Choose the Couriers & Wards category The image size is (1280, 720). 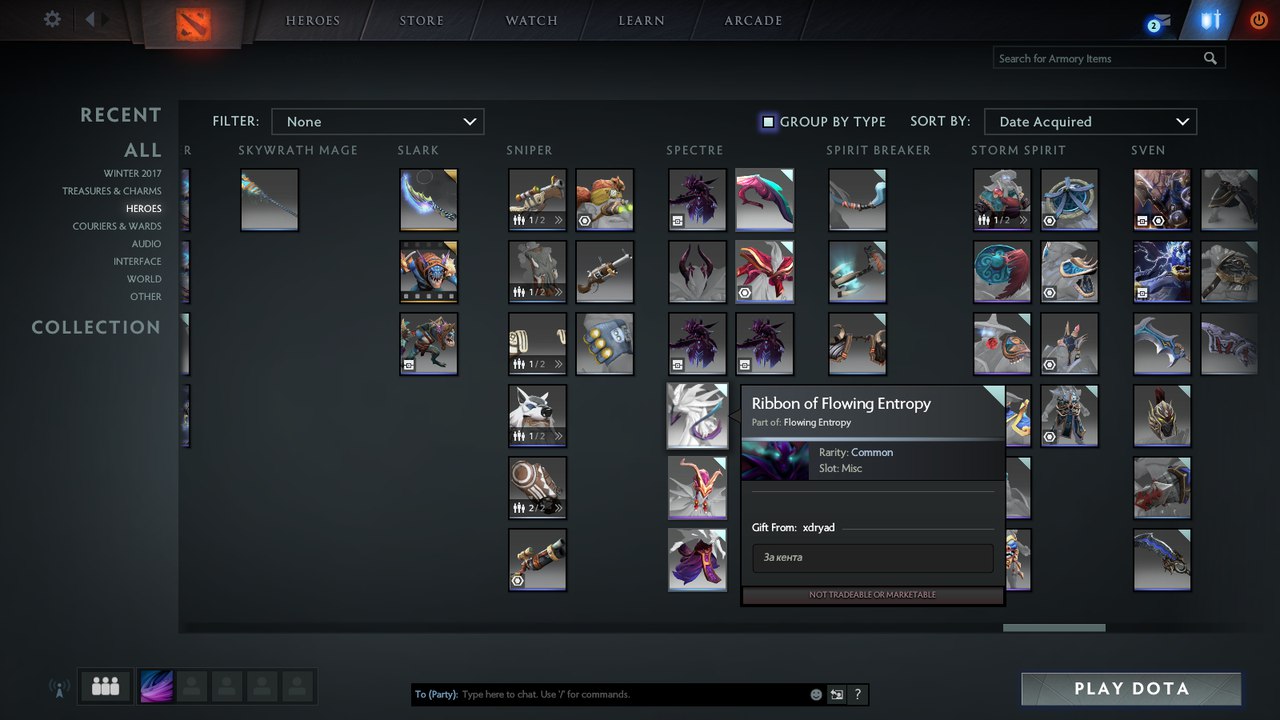pyautogui.click(x=116, y=226)
